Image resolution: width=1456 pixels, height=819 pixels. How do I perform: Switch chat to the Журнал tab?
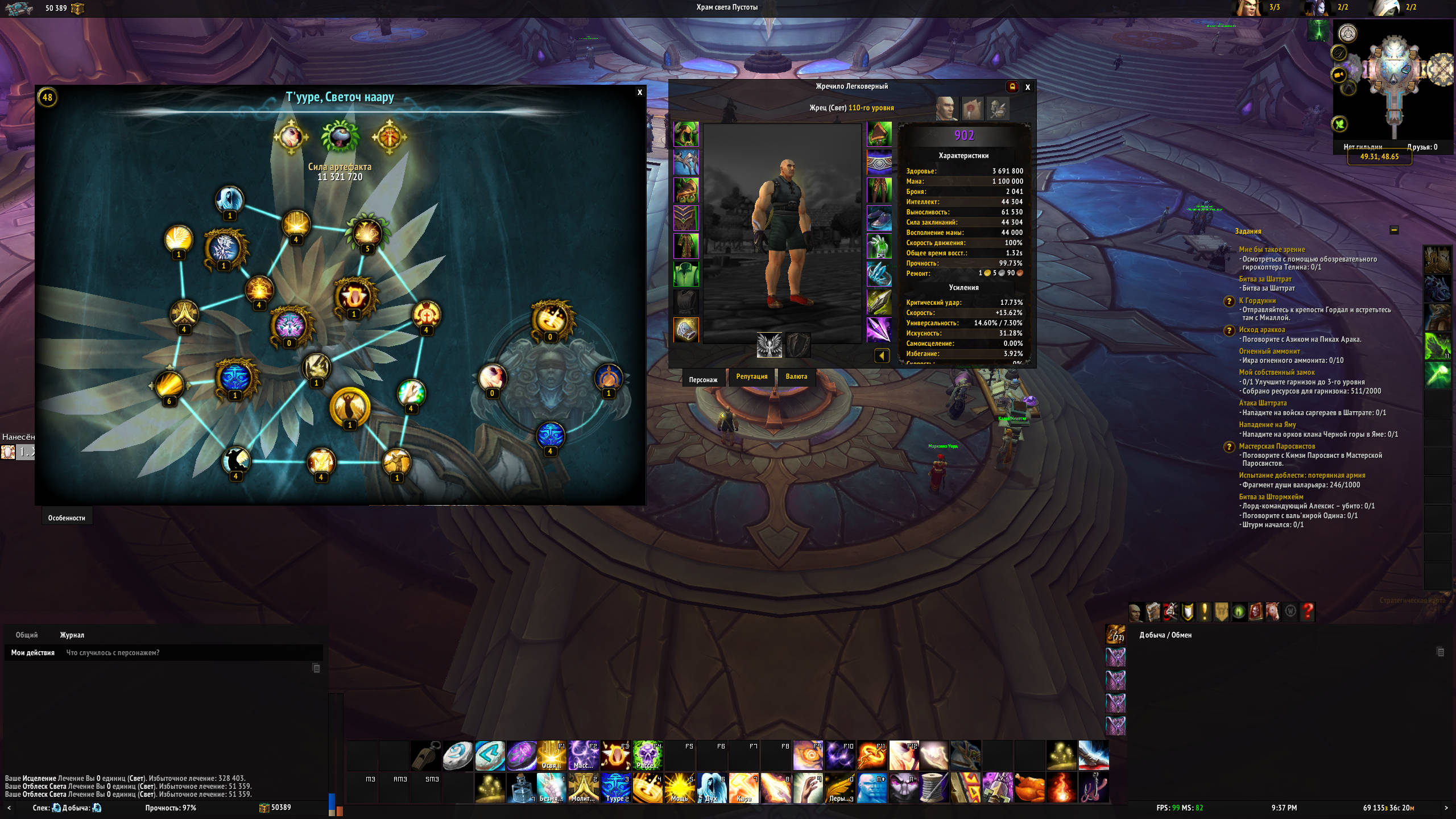click(x=72, y=635)
